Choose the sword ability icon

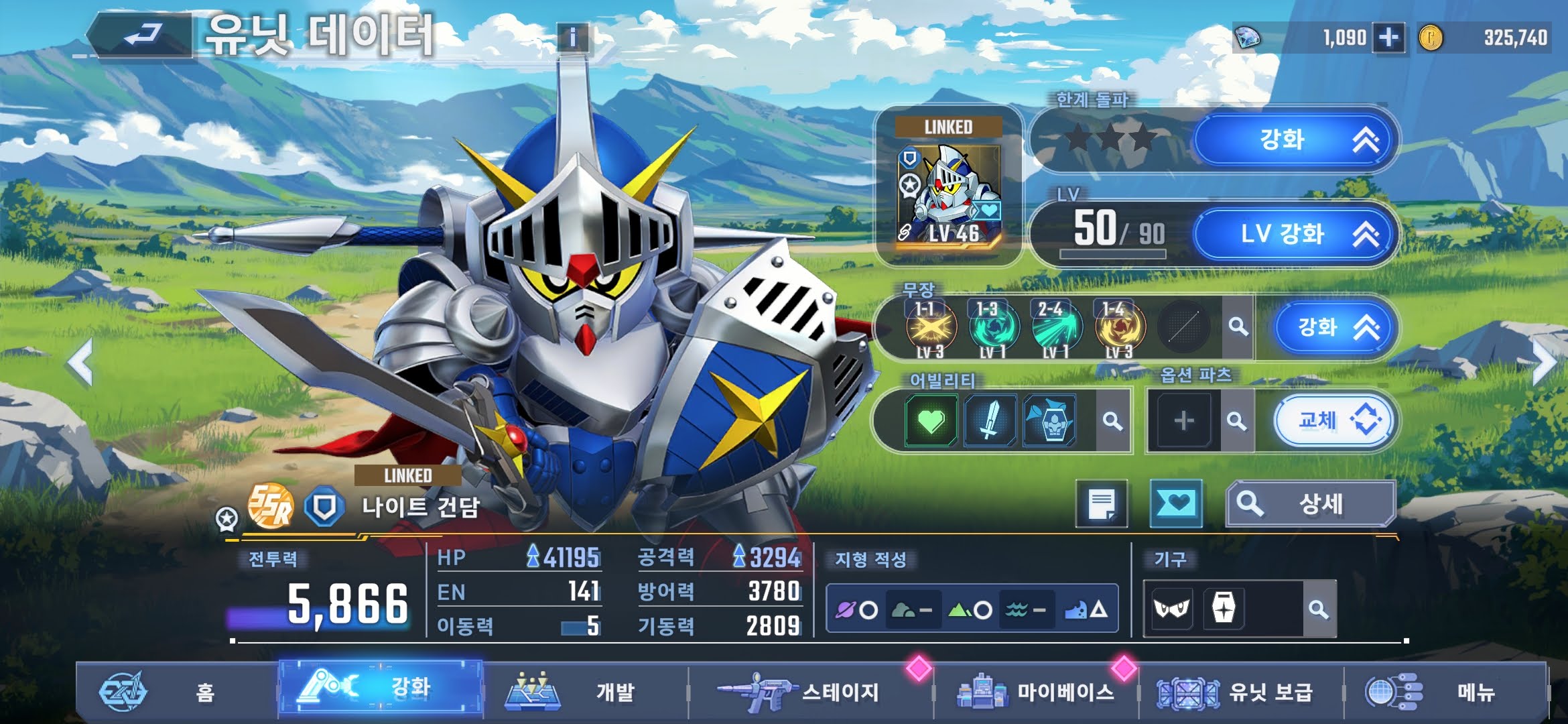pos(990,421)
